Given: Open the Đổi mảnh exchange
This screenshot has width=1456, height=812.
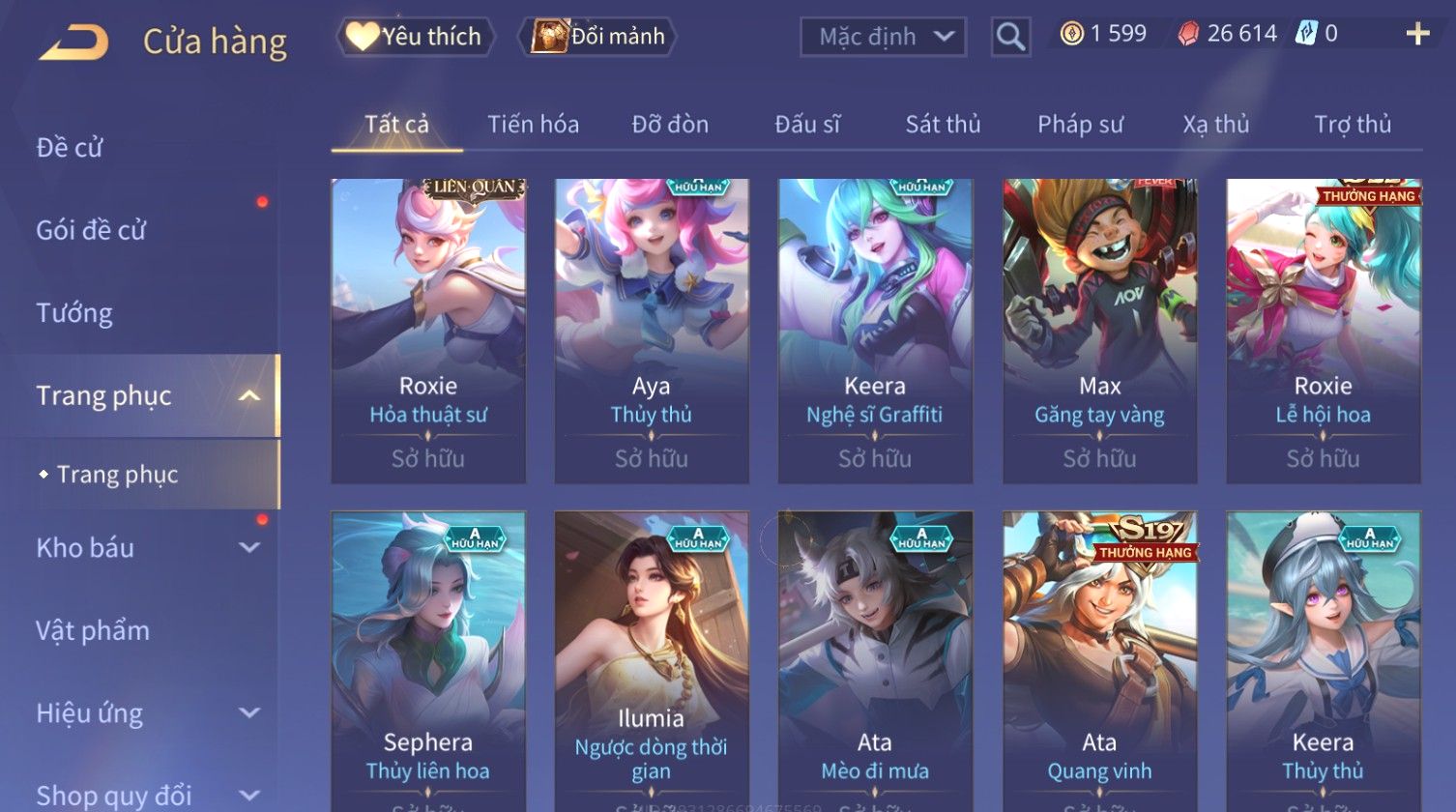Looking at the screenshot, I should click(x=599, y=37).
